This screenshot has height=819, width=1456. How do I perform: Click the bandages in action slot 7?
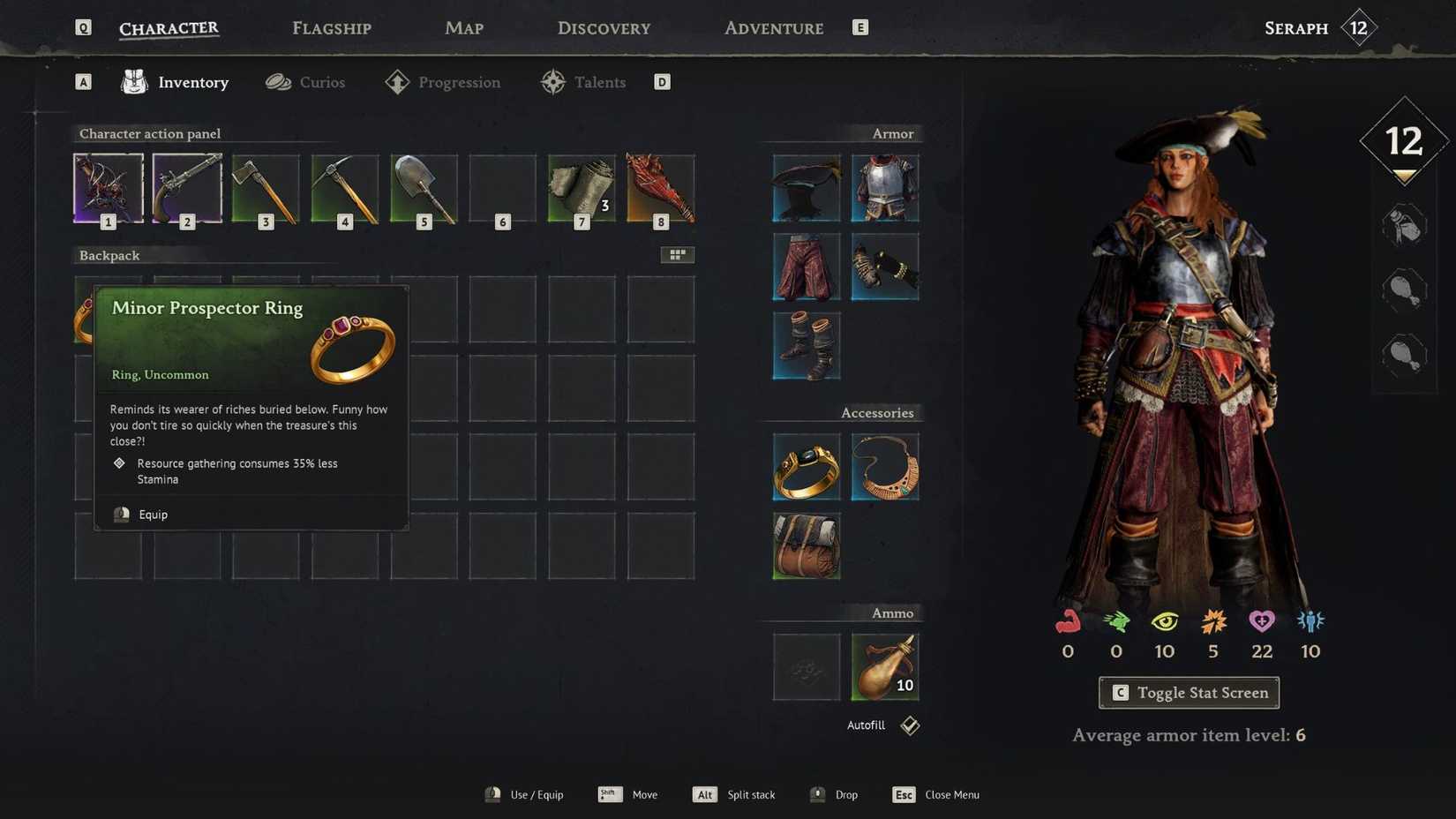(581, 188)
